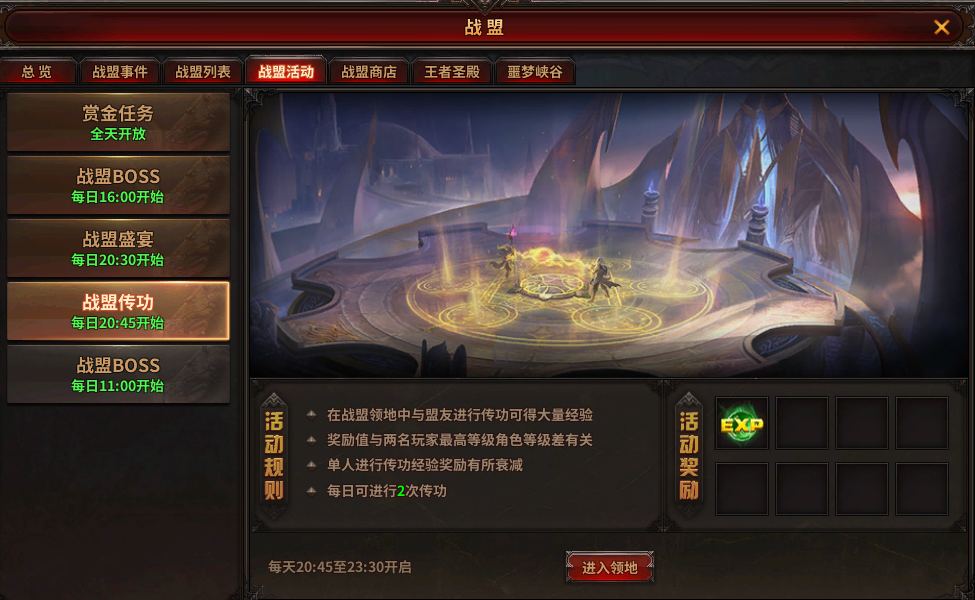Viewport: 975px width, 600px height.
Task: Select the 战盟活动 tab
Action: point(286,72)
